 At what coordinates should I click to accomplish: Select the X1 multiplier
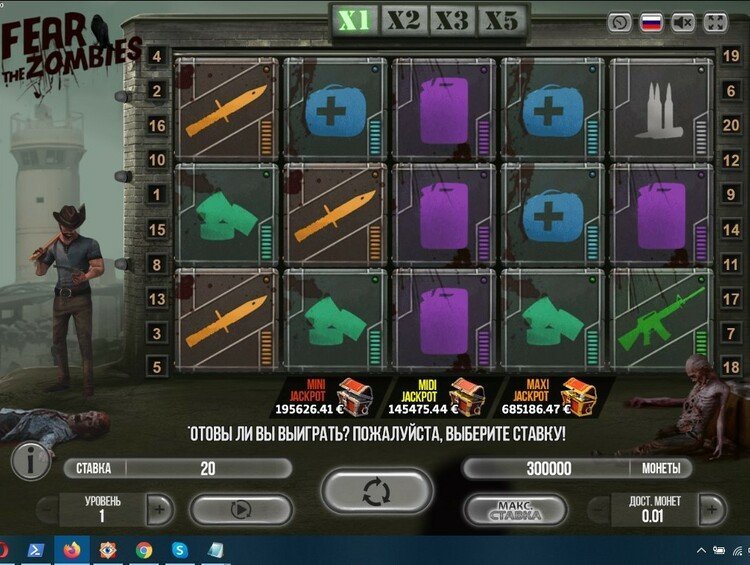(355, 20)
